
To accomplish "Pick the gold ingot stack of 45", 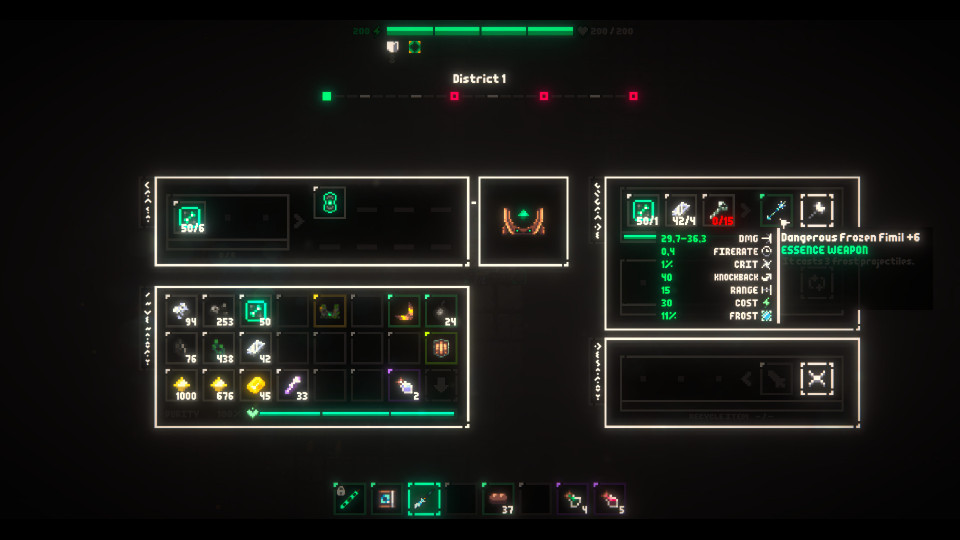I will pyautogui.click(x=257, y=385).
